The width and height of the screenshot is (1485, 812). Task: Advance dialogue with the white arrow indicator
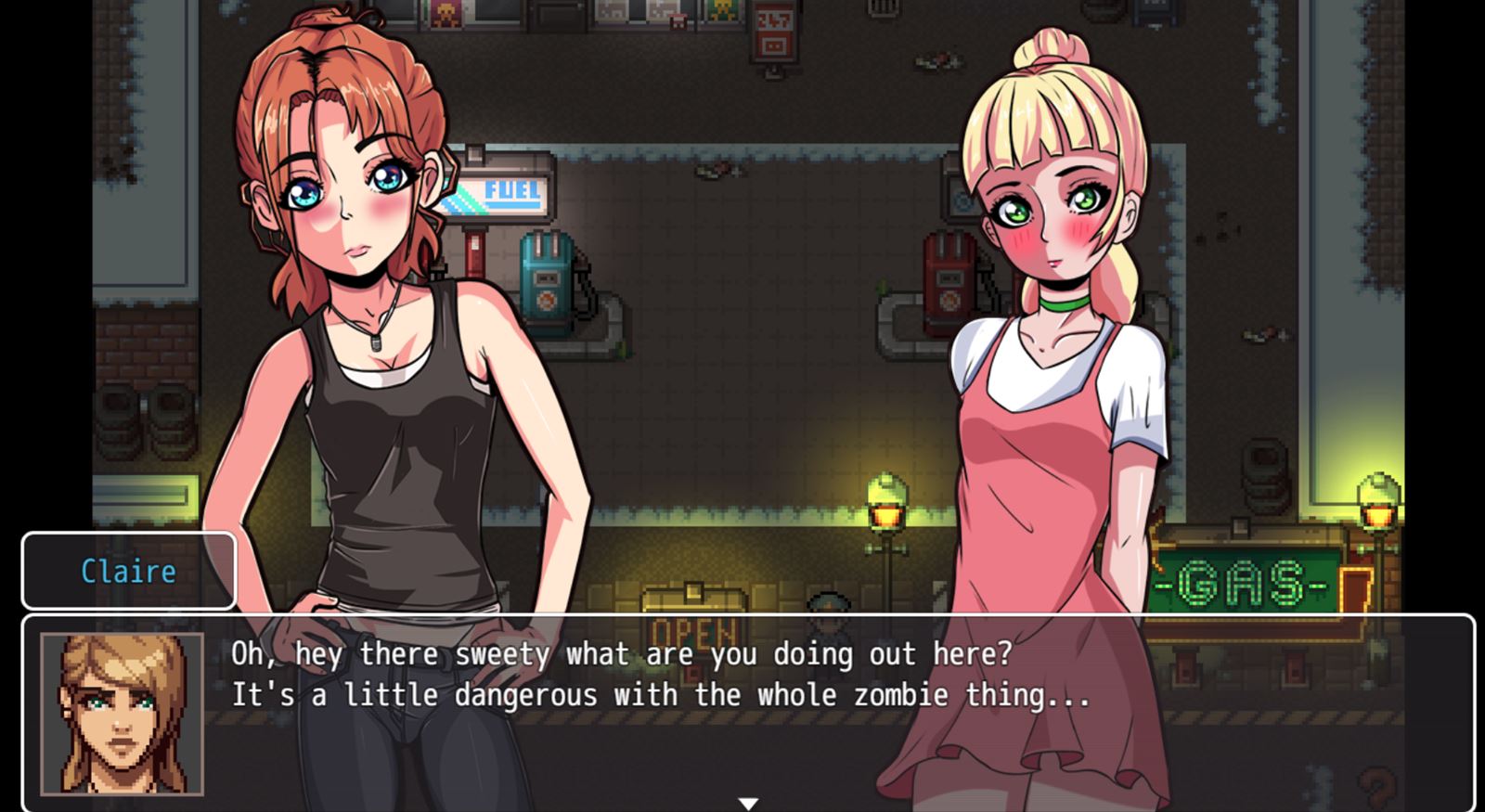[x=748, y=804]
